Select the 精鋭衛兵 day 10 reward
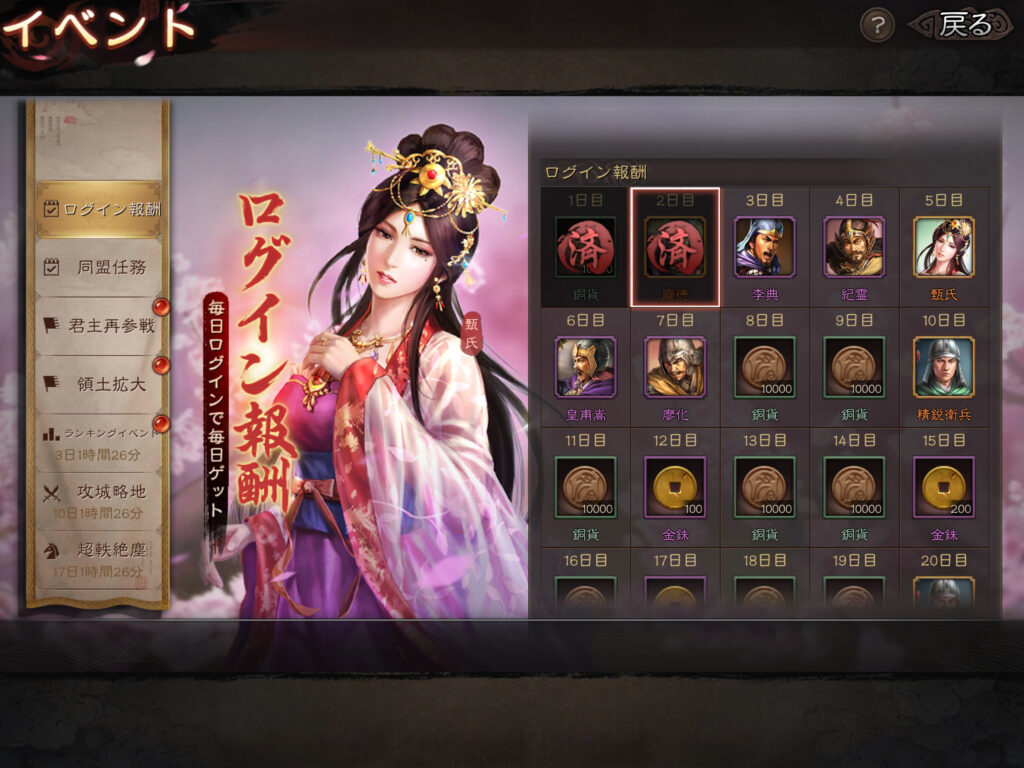 tap(944, 367)
